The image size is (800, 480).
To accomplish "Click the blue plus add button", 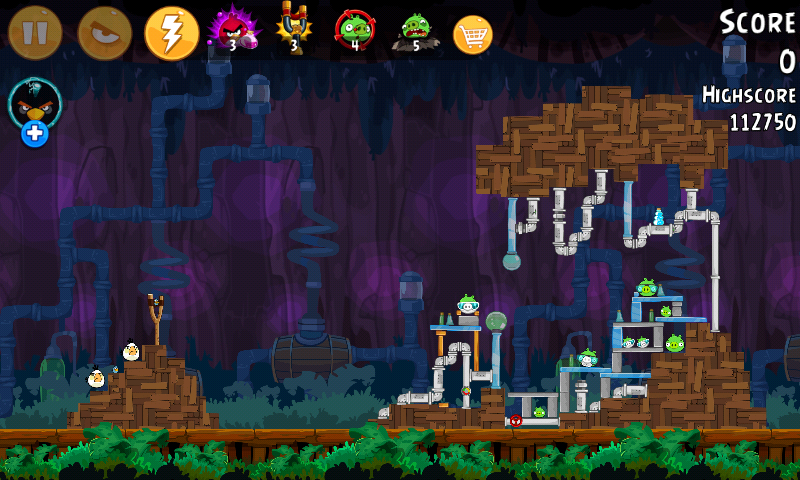I will (x=35, y=133).
